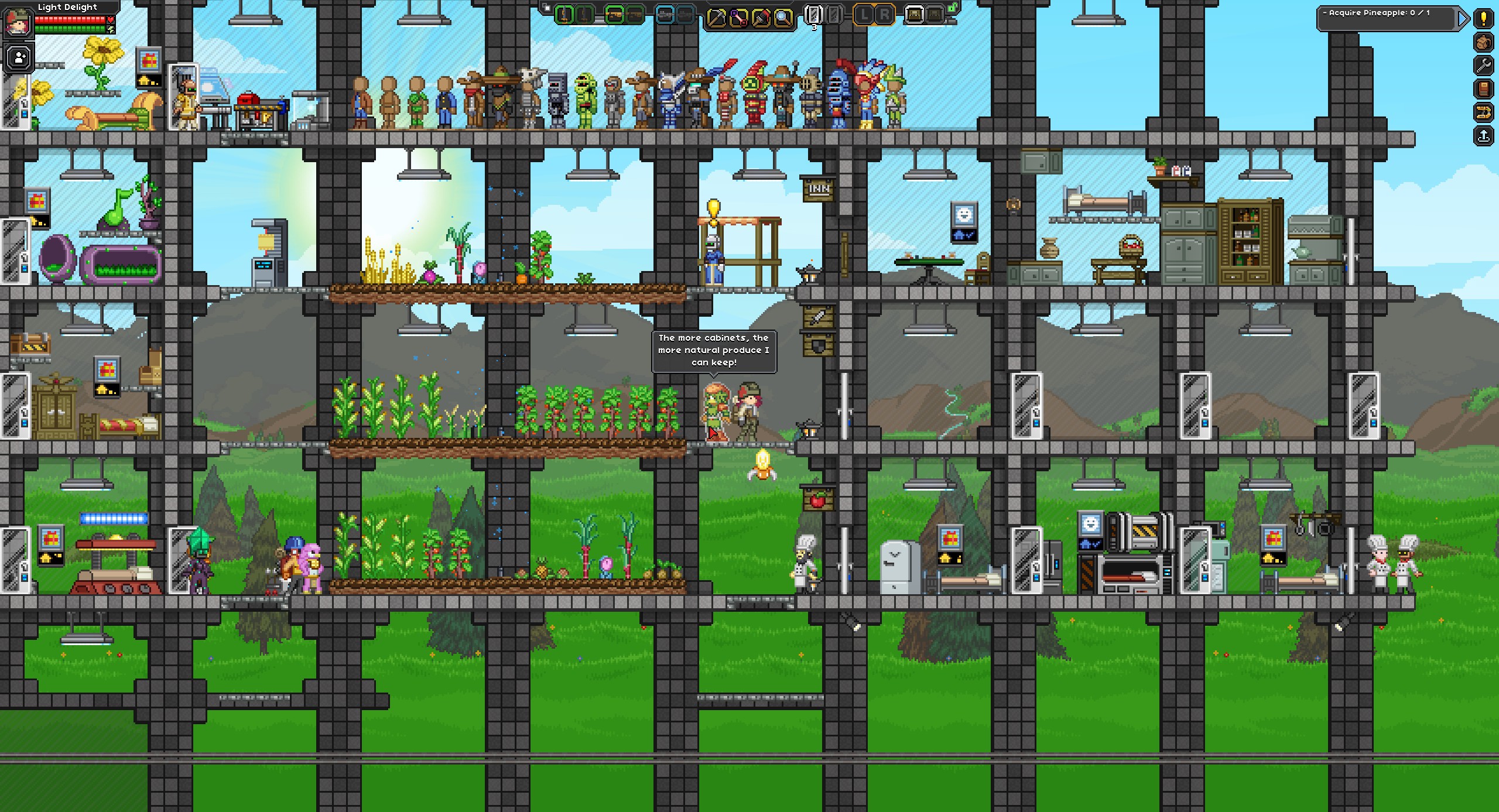The height and width of the screenshot is (812, 1499).
Task: Open the social menu below the character portrait
Action: click(18, 56)
